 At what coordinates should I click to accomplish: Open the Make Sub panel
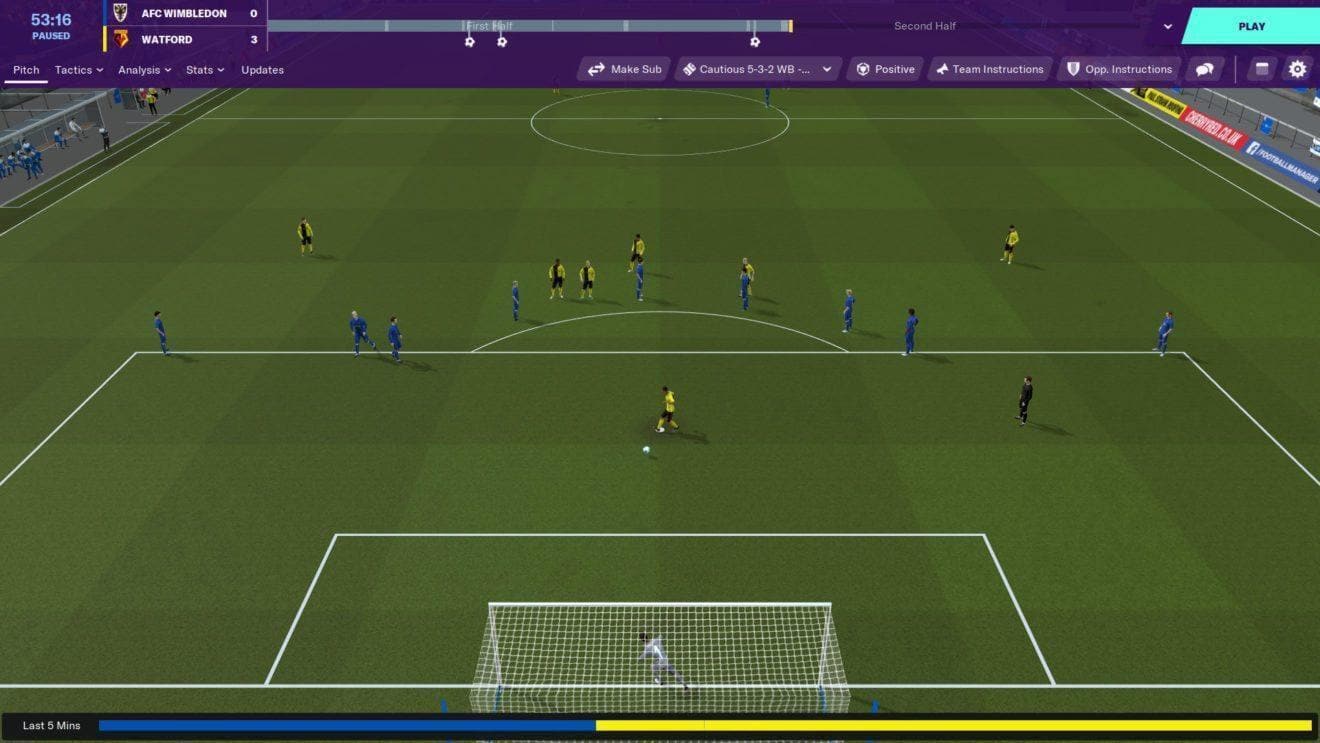tap(622, 69)
